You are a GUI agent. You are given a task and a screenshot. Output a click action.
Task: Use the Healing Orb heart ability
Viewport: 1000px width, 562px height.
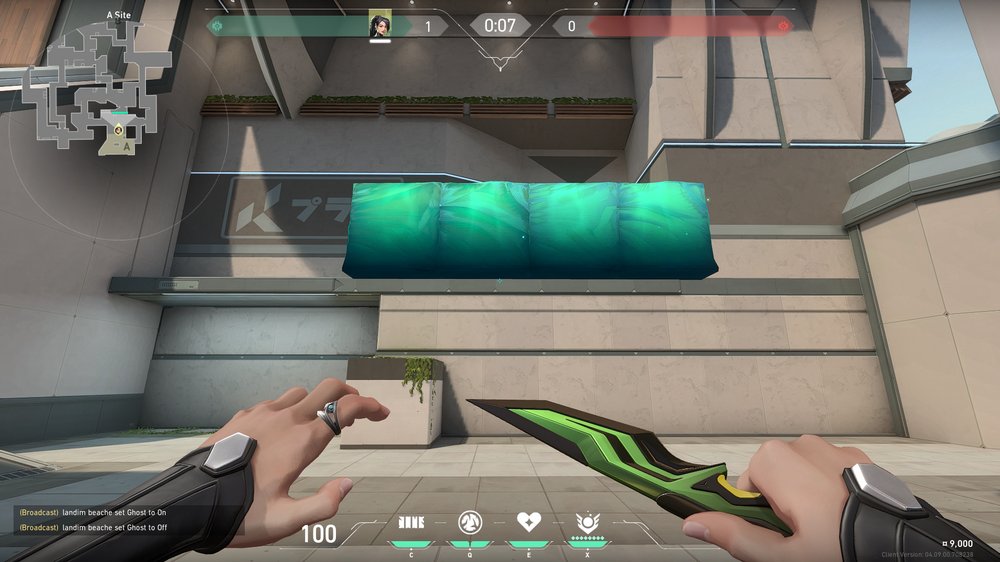528,522
